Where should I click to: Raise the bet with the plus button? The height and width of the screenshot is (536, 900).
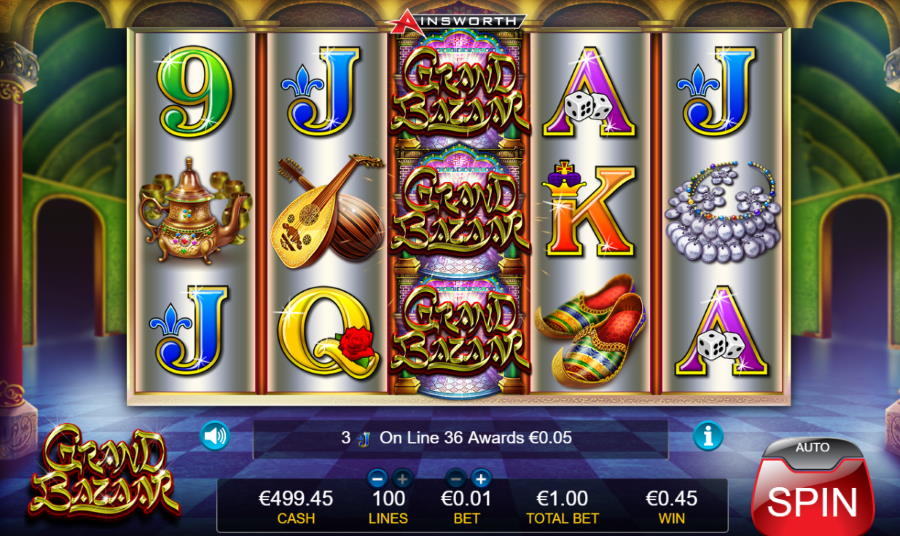[480, 478]
